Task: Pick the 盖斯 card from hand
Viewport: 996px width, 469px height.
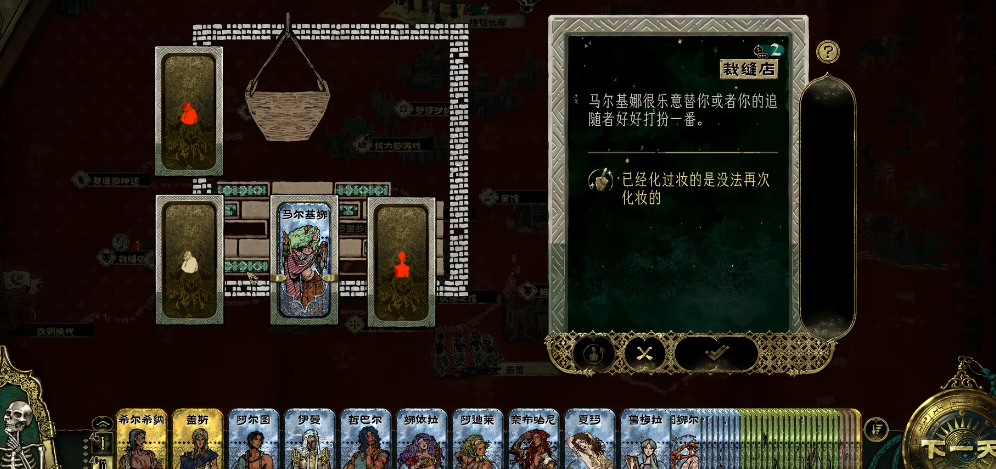Action: point(196,440)
